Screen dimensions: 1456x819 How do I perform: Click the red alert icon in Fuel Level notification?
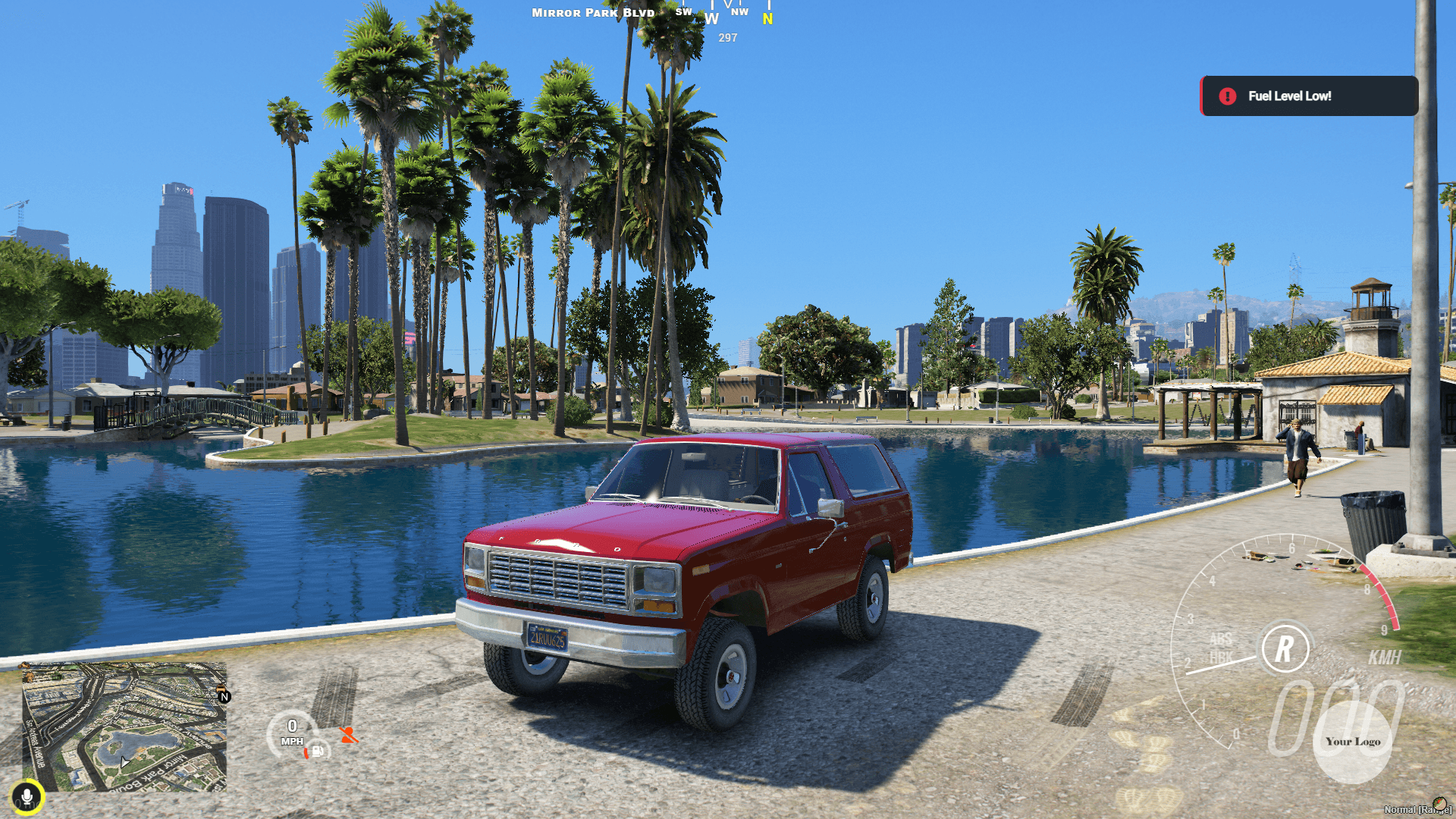tap(1228, 96)
